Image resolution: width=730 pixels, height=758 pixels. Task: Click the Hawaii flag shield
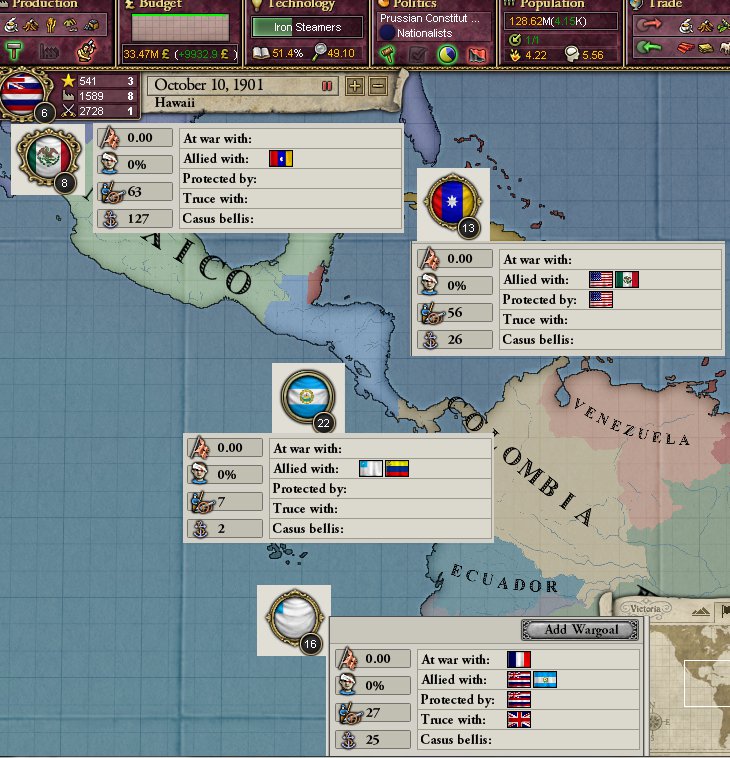coord(28,93)
